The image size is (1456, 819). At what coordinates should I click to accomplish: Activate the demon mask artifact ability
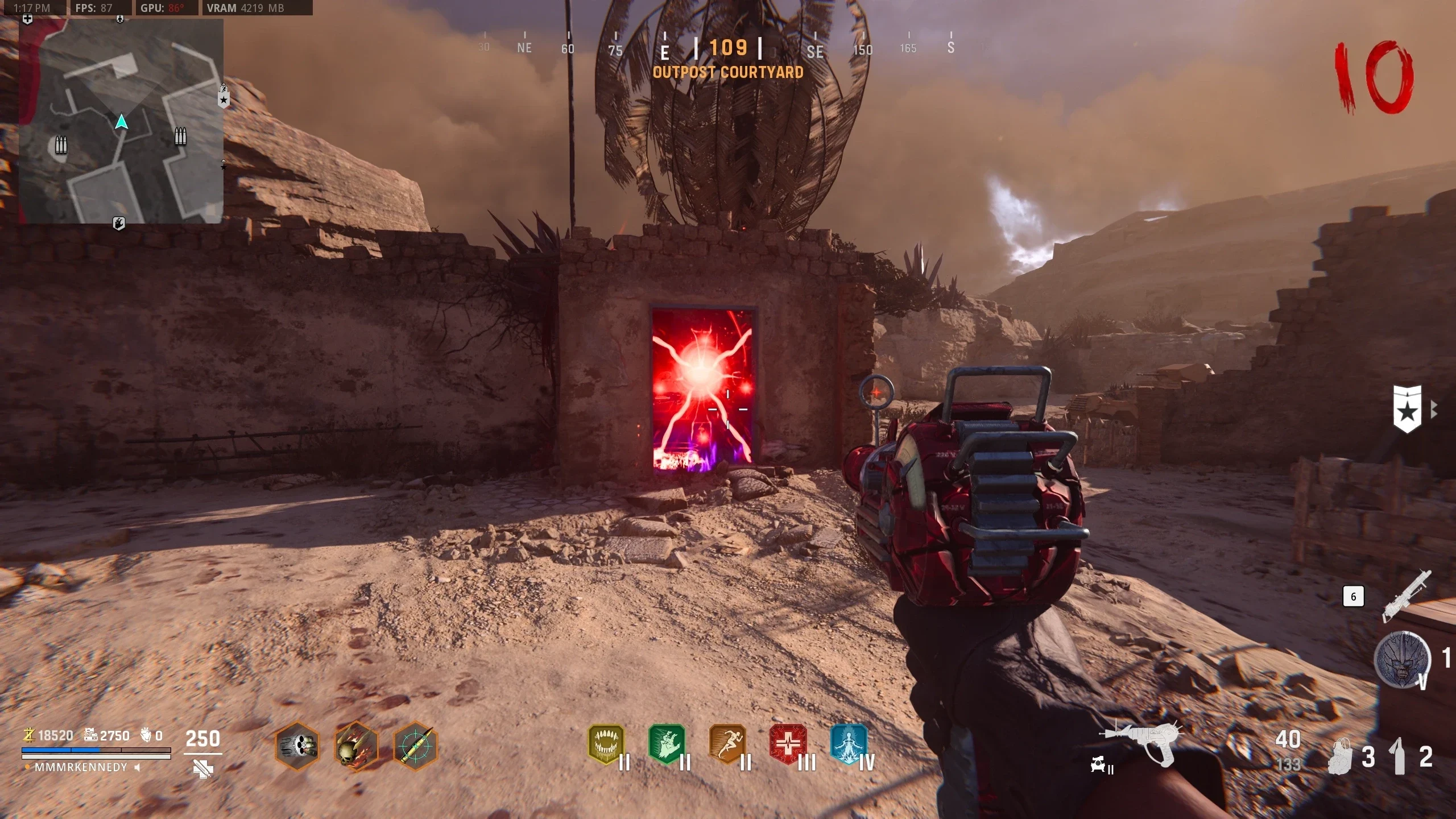pyautogui.click(x=1402, y=660)
